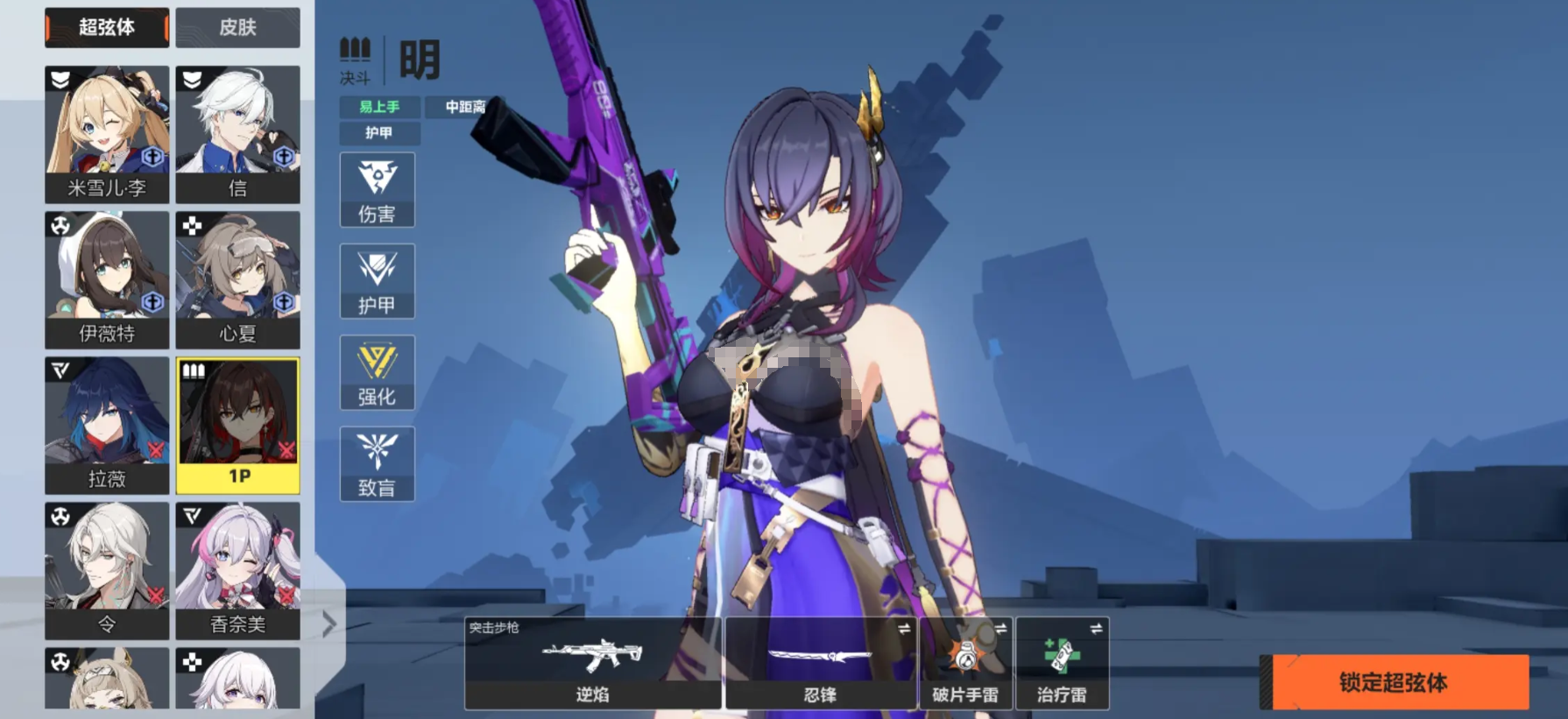Open the 皮肤 skins tab

tap(237, 27)
